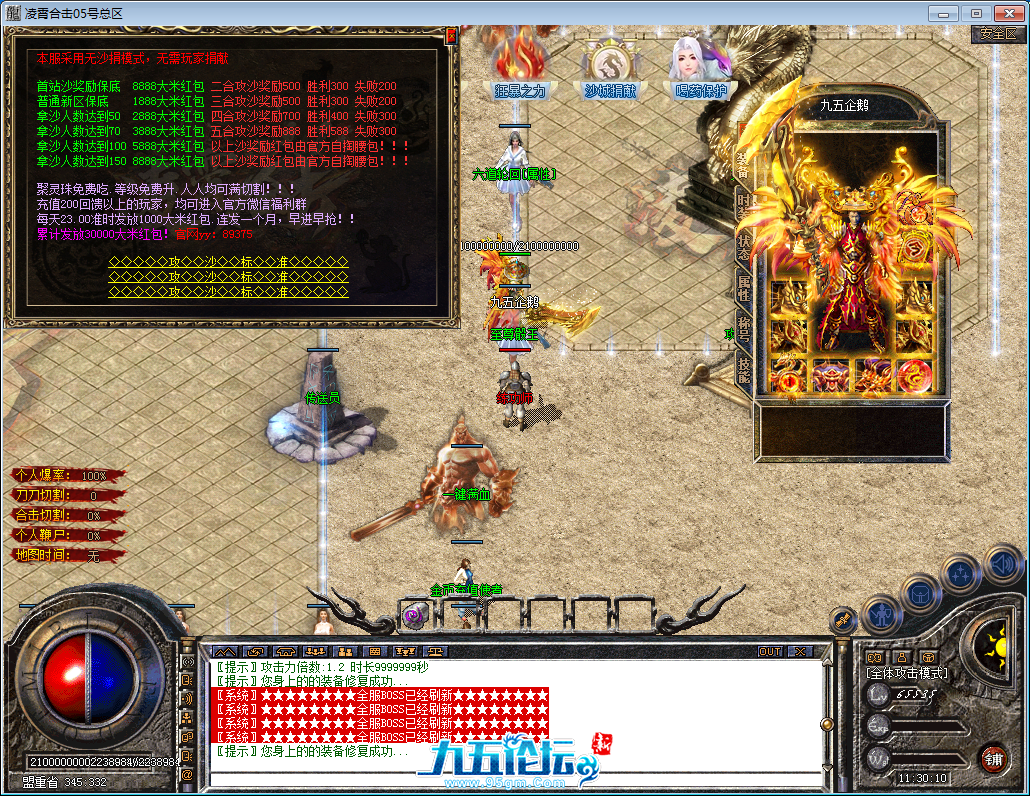Select the 称号 title tab
This screenshot has height=796, width=1030.
[x=743, y=330]
